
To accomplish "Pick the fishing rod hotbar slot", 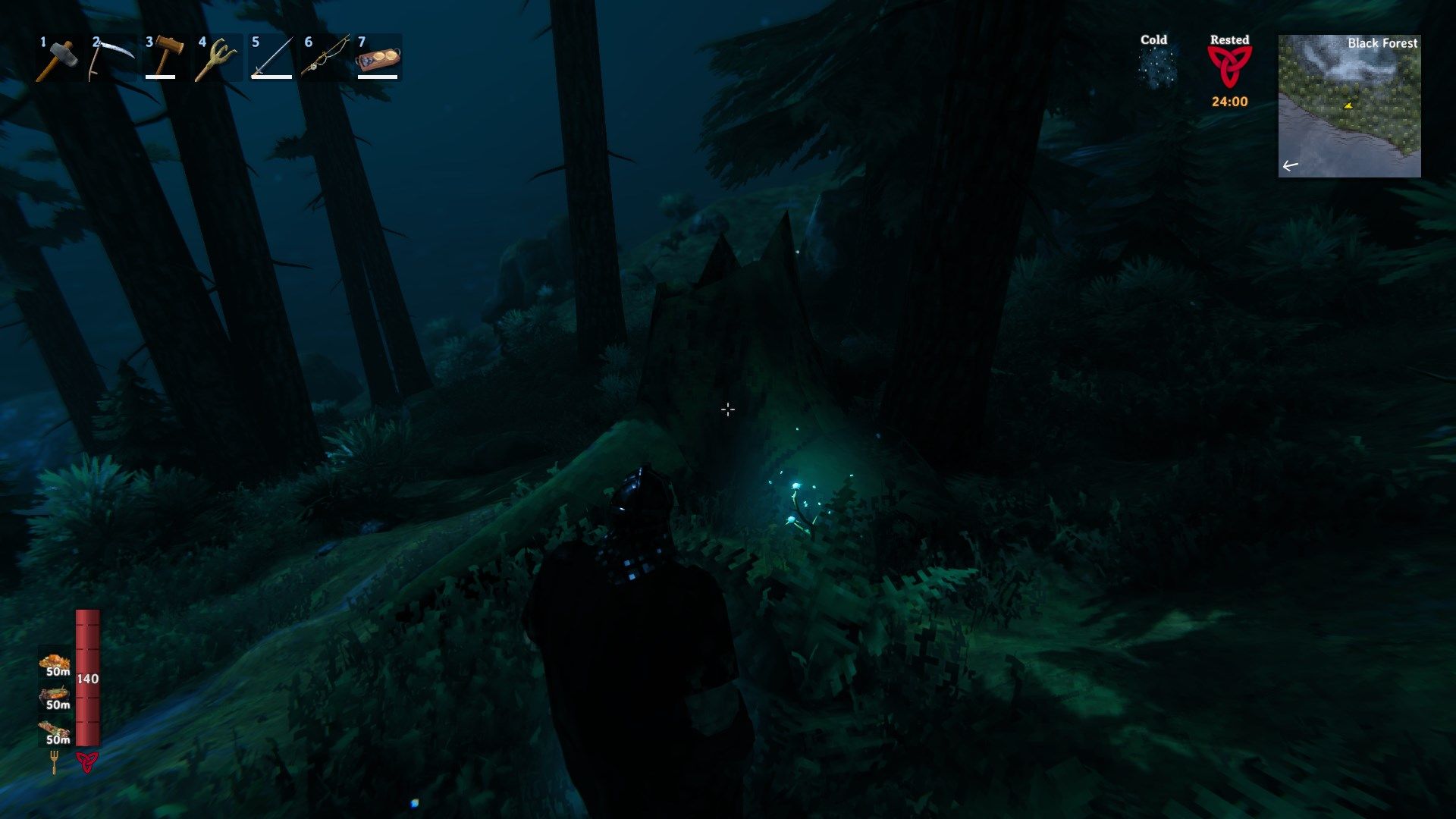I will (x=325, y=58).
